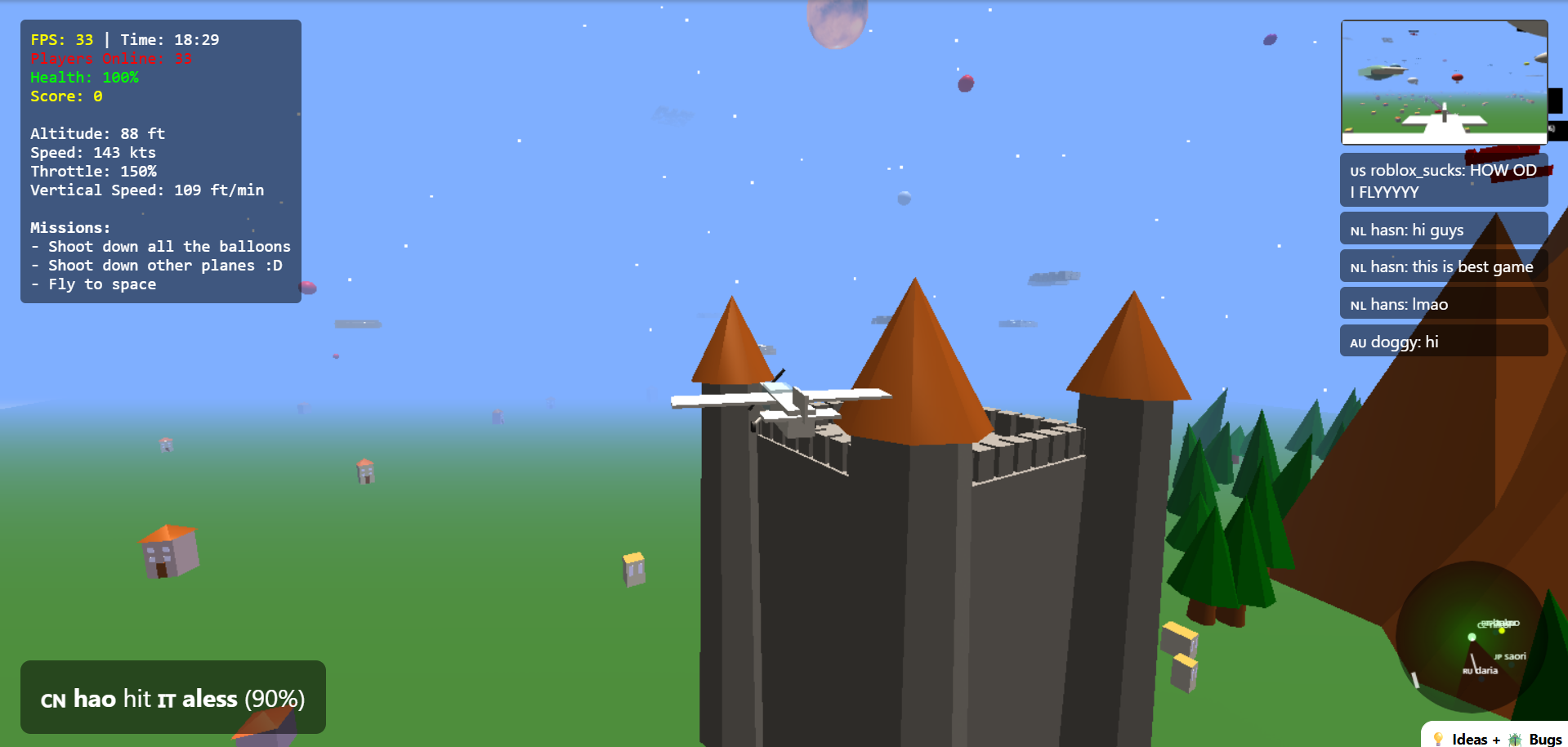Expand the chat message from roblox_sucks
Image resolution: width=1568 pixels, height=747 pixels.
click(x=1443, y=181)
